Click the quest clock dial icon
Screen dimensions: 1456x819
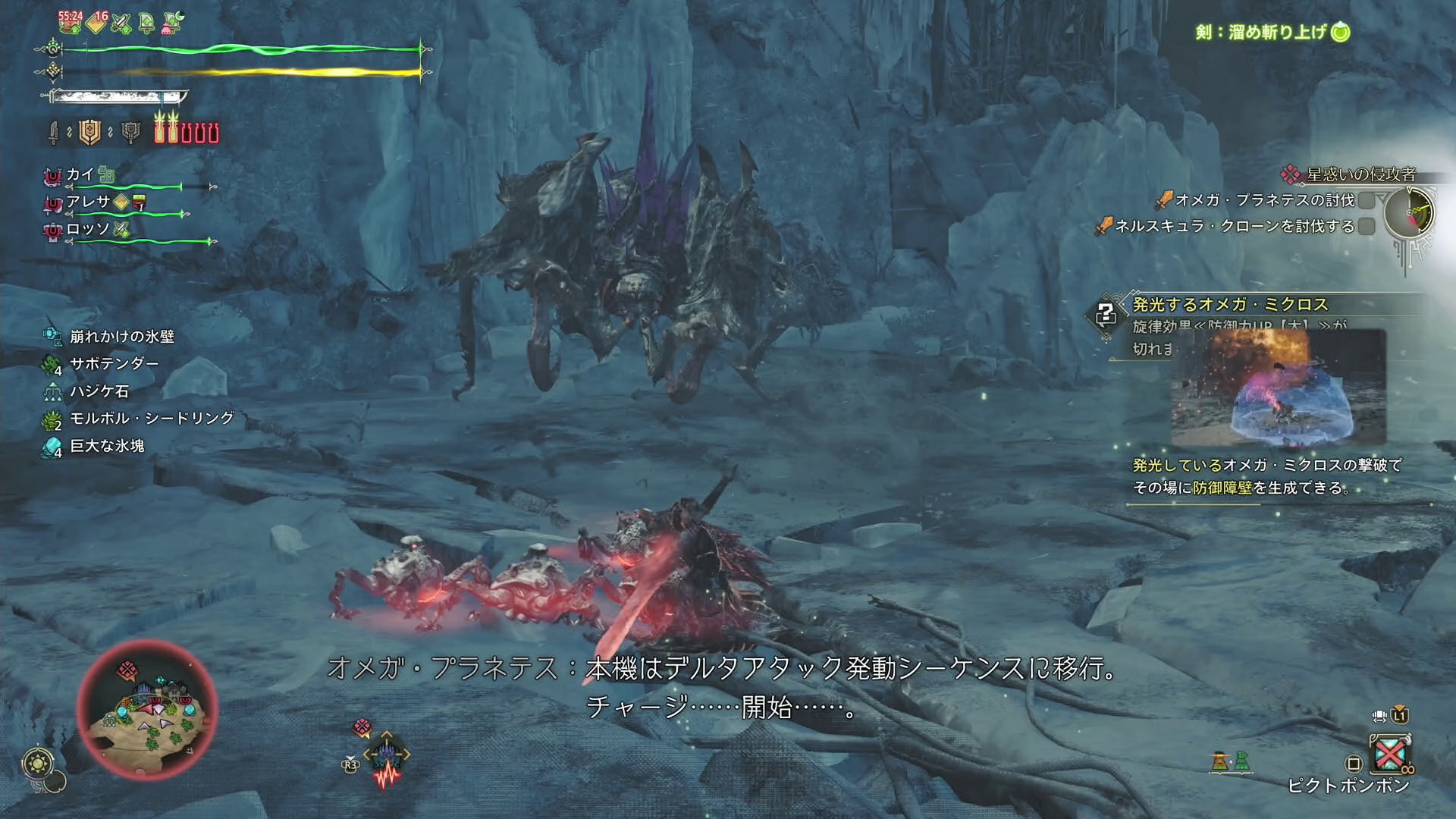pyautogui.click(x=1409, y=212)
